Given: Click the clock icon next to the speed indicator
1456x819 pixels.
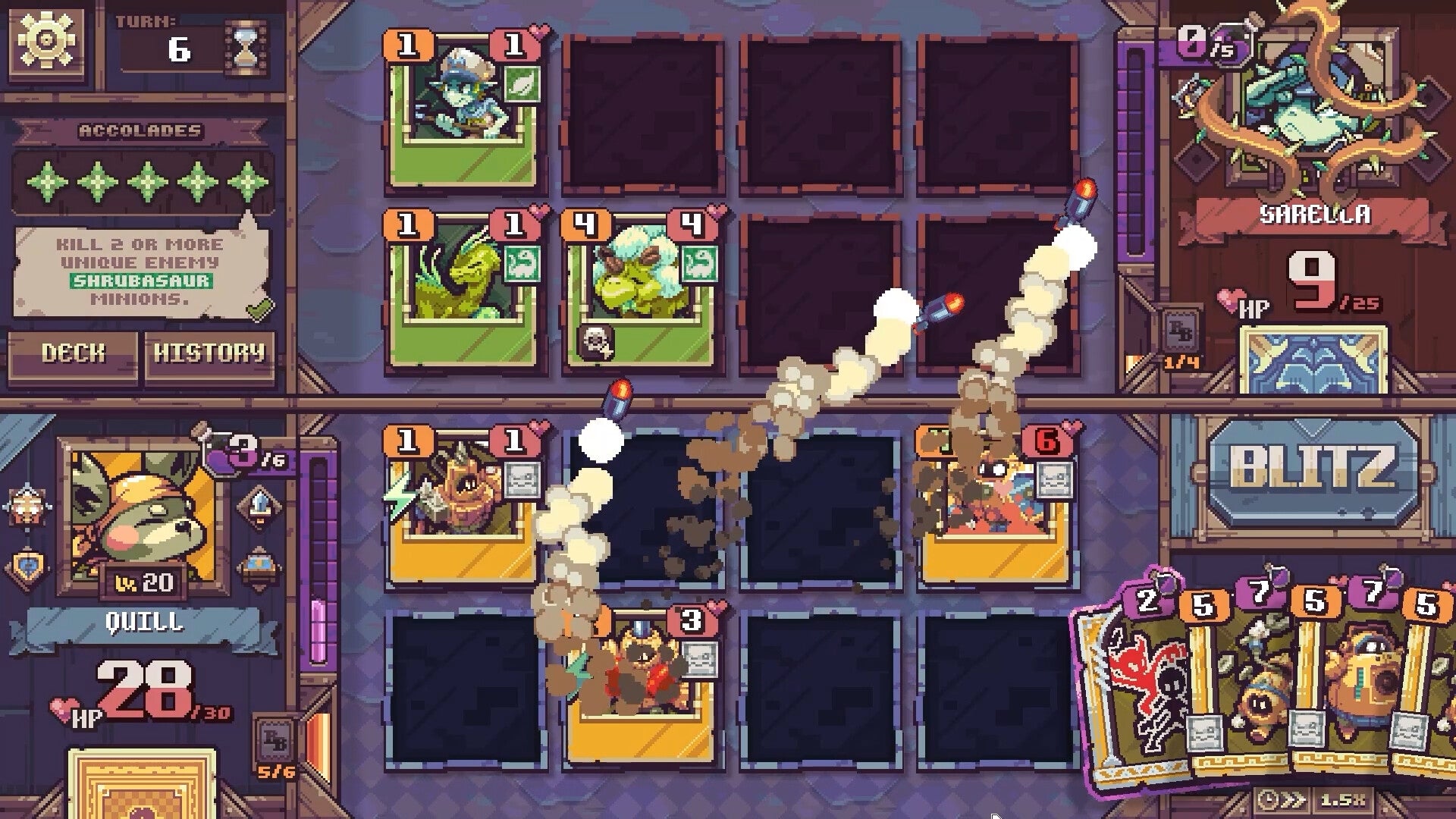Looking at the screenshot, I should pyautogui.click(x=1269, y=800).
